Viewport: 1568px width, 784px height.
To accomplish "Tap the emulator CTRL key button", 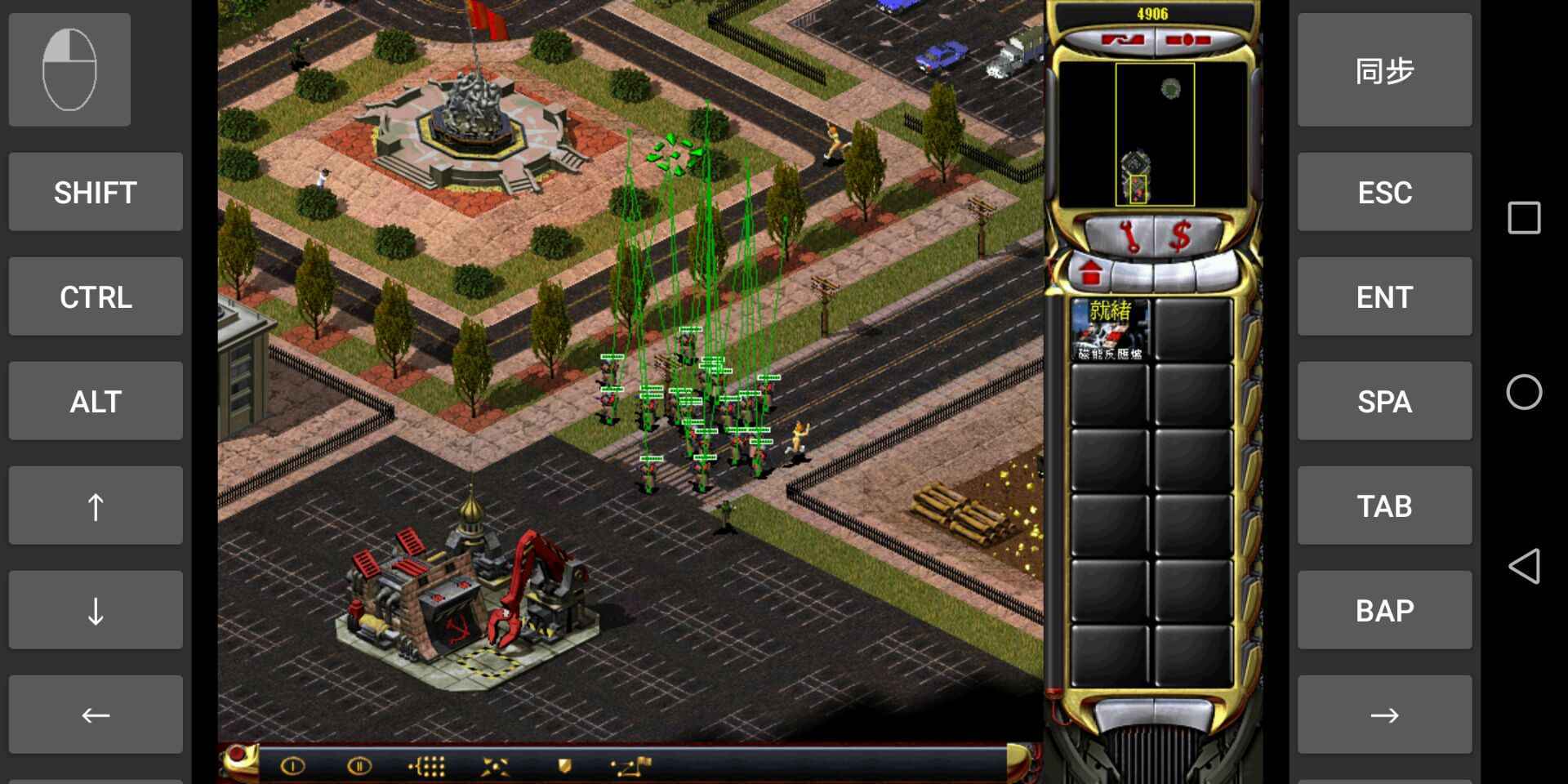I will point(96,297).
